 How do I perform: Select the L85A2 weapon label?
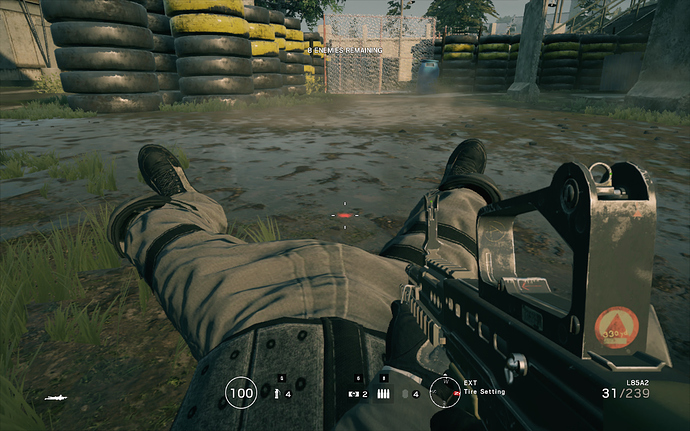coord(638,381)
